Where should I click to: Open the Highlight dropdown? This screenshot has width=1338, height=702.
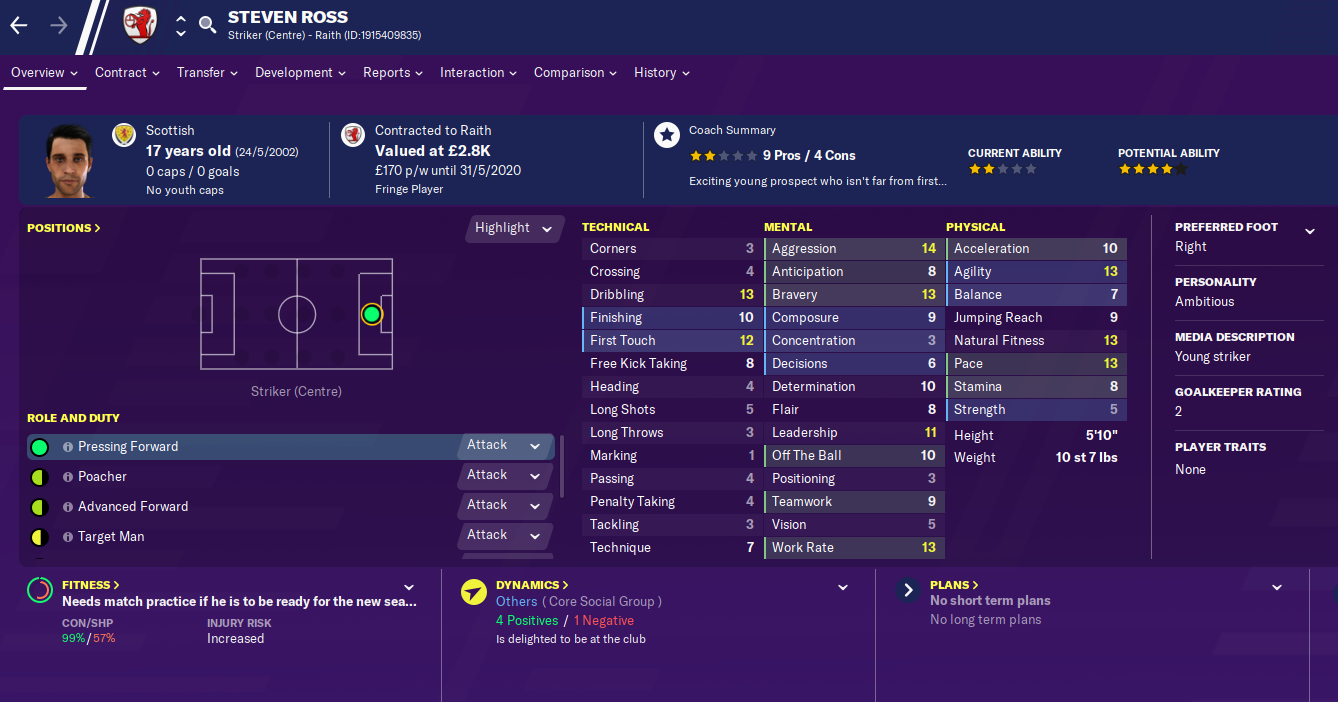pos(513,228)
